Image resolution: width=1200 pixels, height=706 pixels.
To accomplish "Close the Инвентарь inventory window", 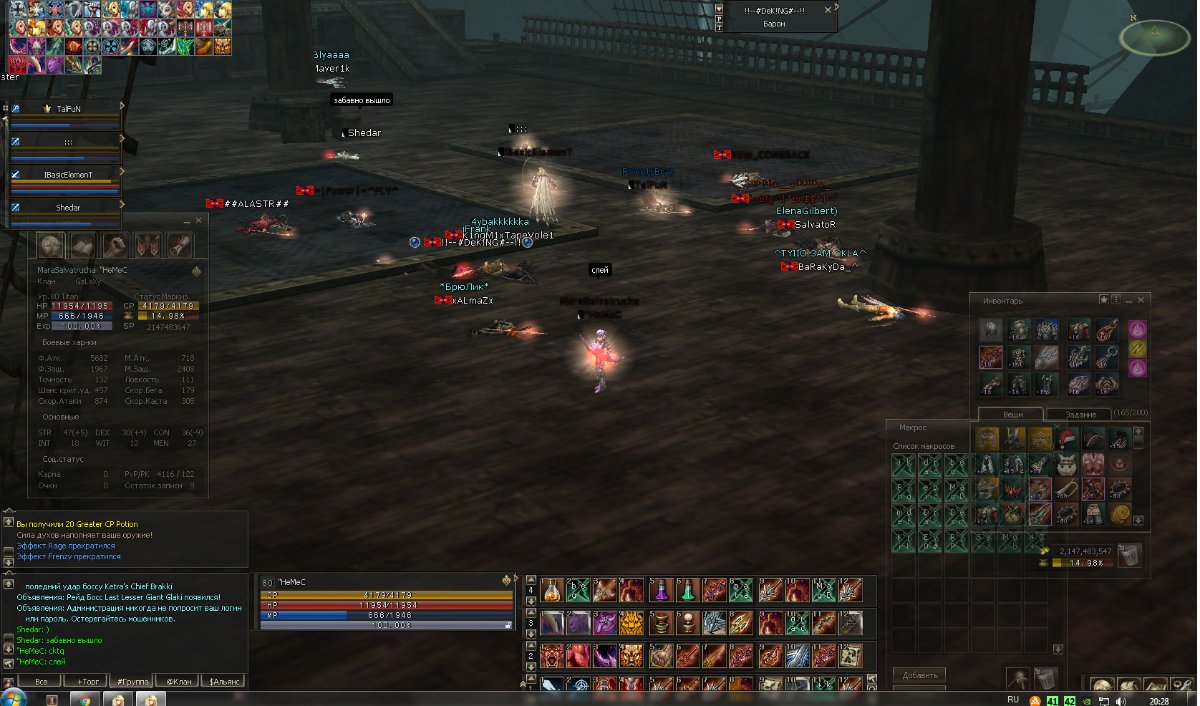I will (x=1141, y=299).
